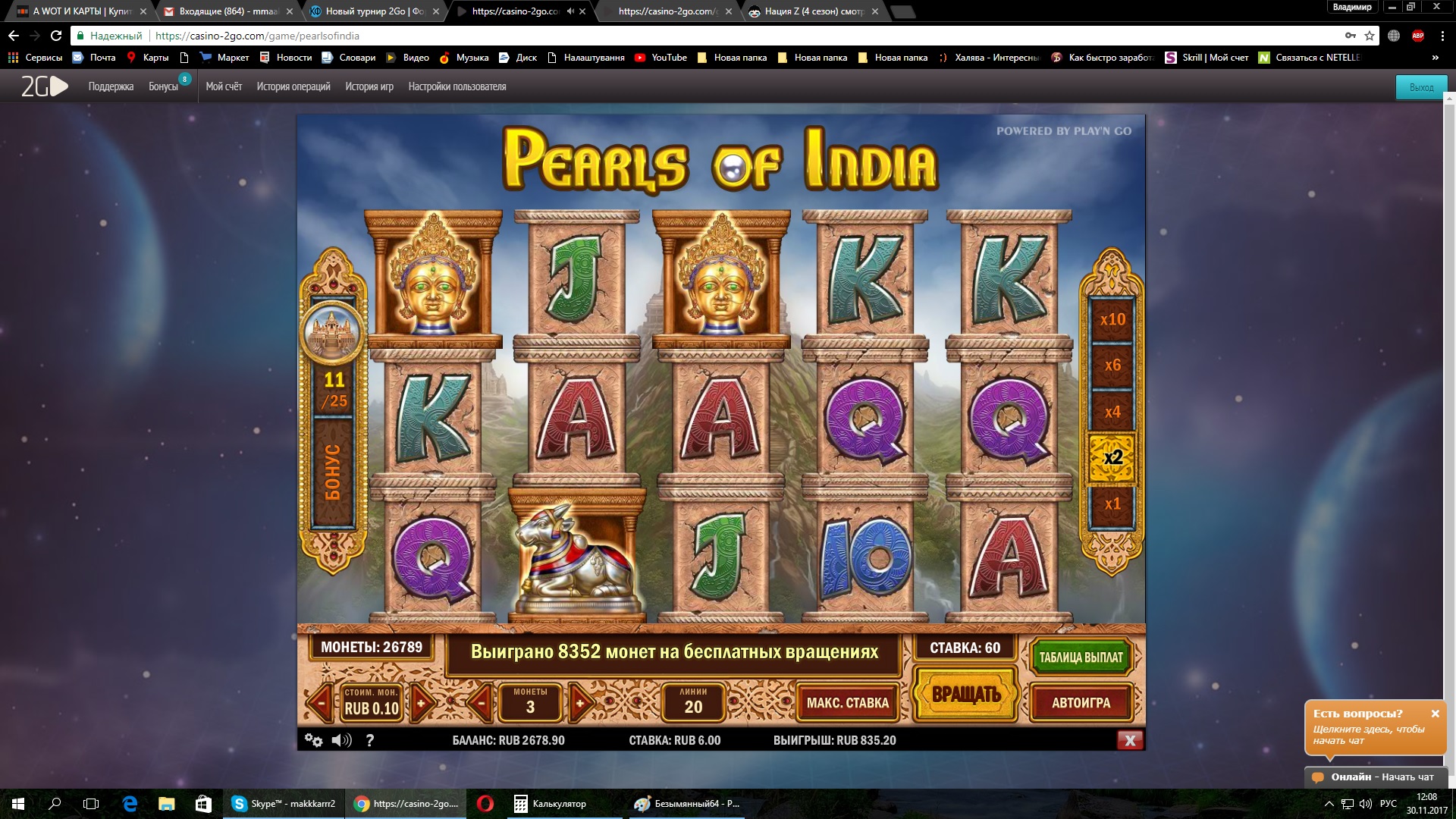Open help question mark
The image size is (1456, 819).
tap(370, 740)
